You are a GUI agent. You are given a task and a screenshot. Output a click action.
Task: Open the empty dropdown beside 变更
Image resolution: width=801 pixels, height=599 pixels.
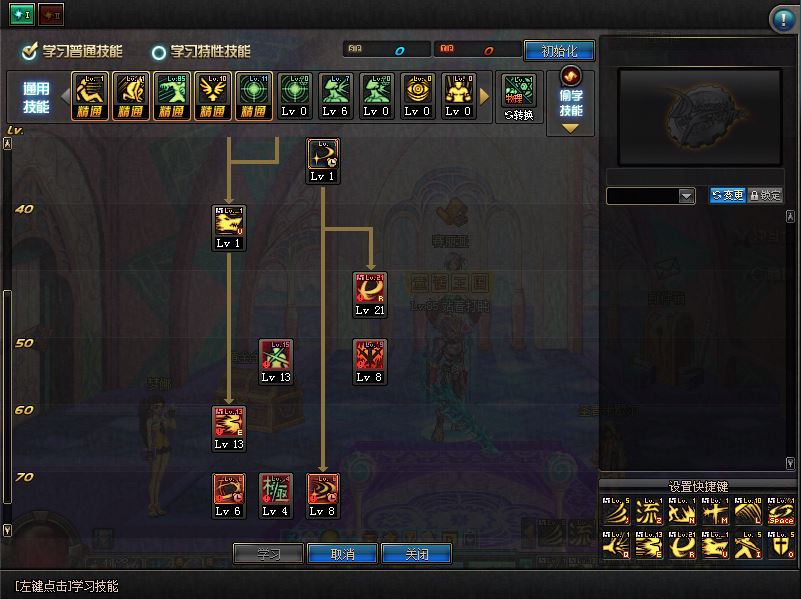(651, 196)
